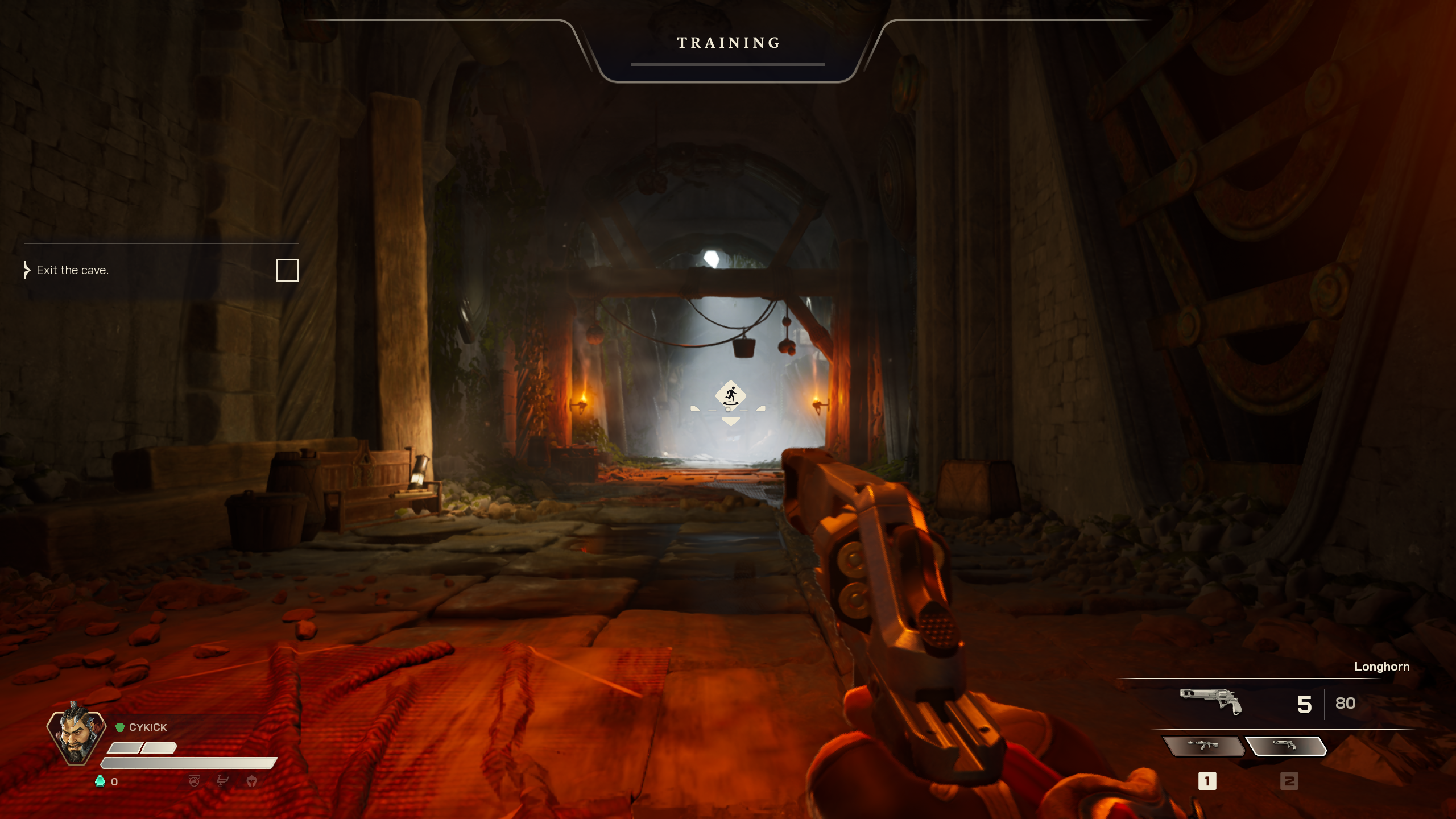Click the teal gem currency icon
Screen dimensions: 1456x819
[x=100, y=781]
